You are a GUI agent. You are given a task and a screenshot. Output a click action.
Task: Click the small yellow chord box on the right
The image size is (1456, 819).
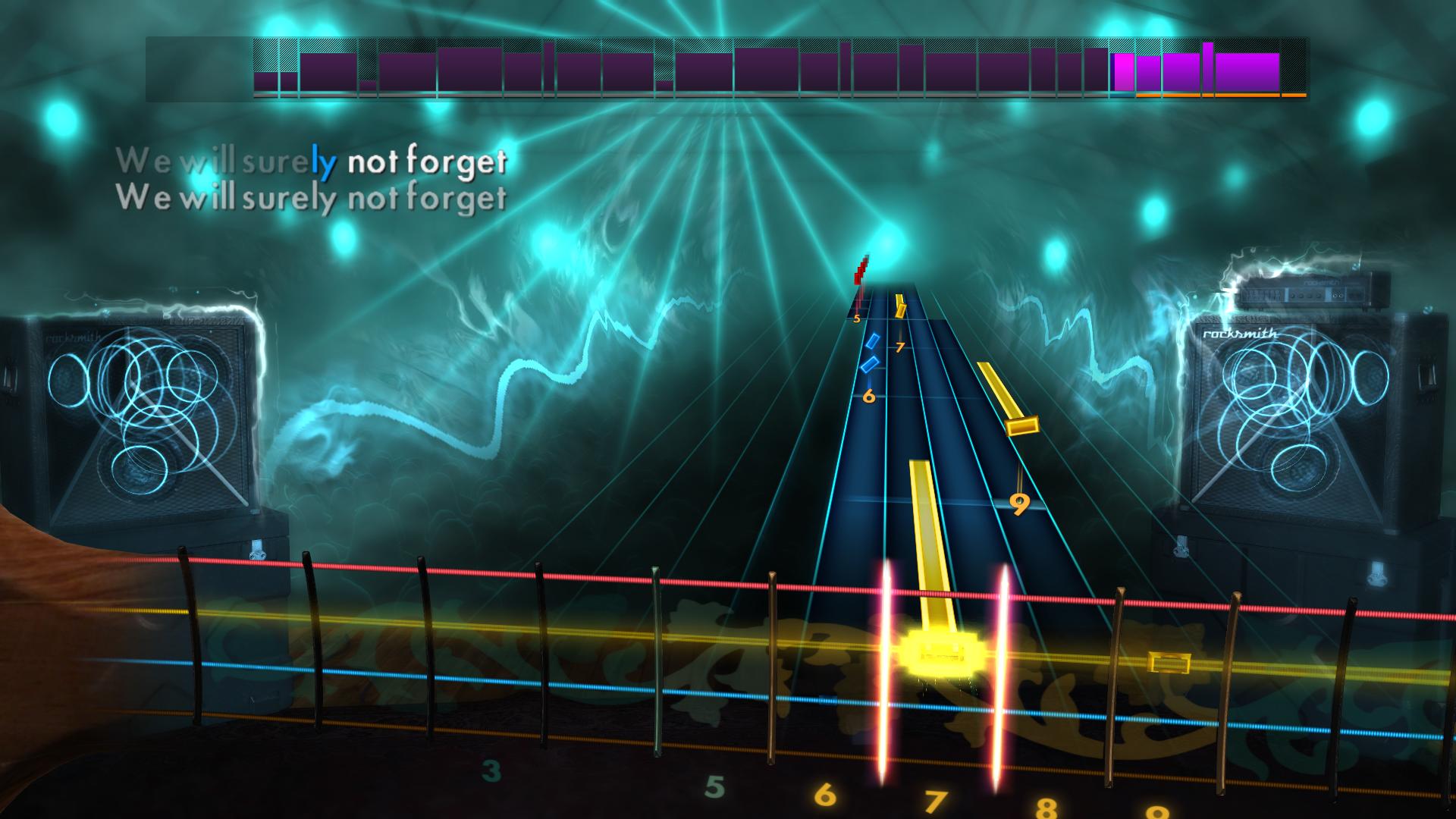(x=1168, y=664)
